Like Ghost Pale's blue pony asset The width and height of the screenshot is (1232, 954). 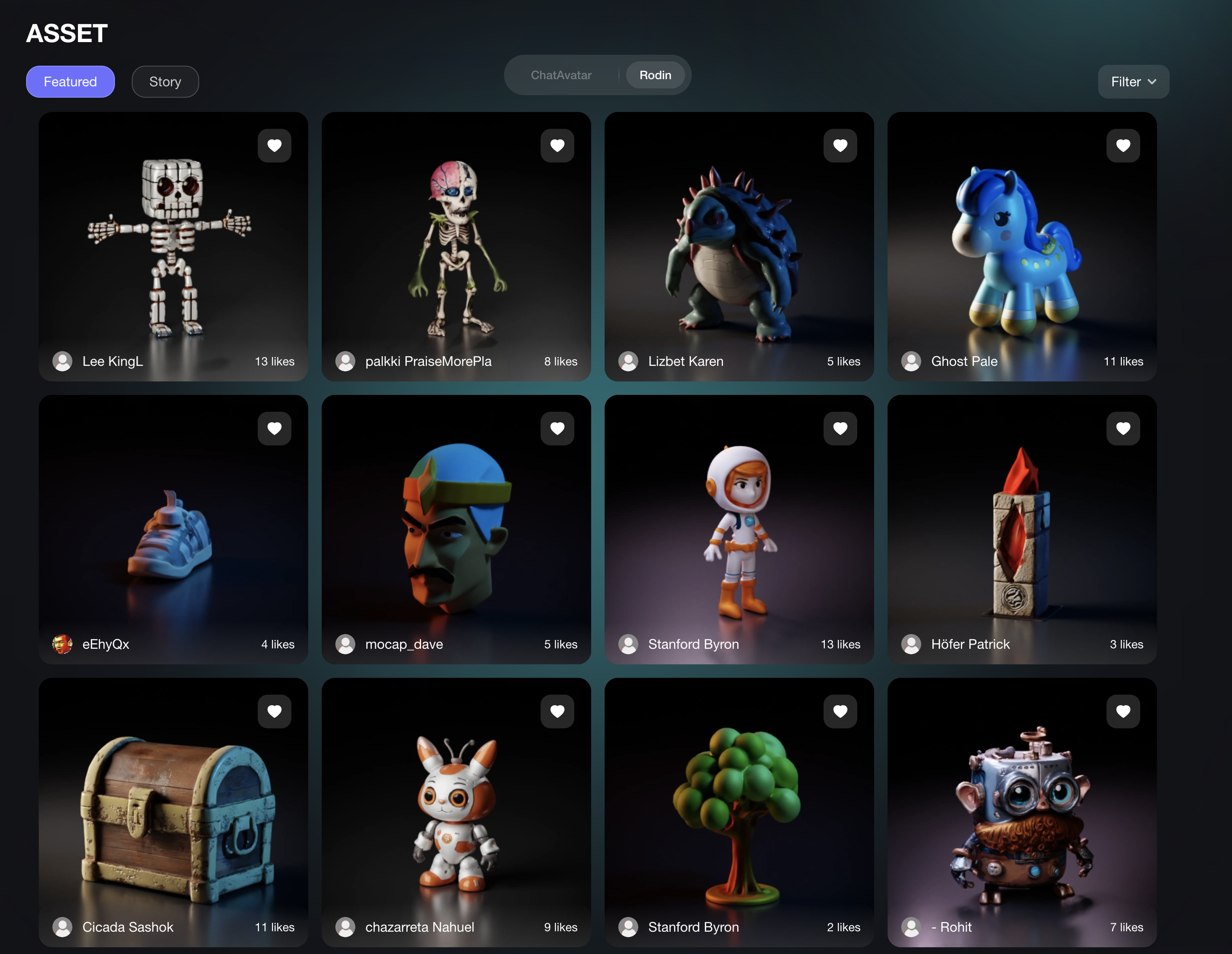tap(1123, 146)
